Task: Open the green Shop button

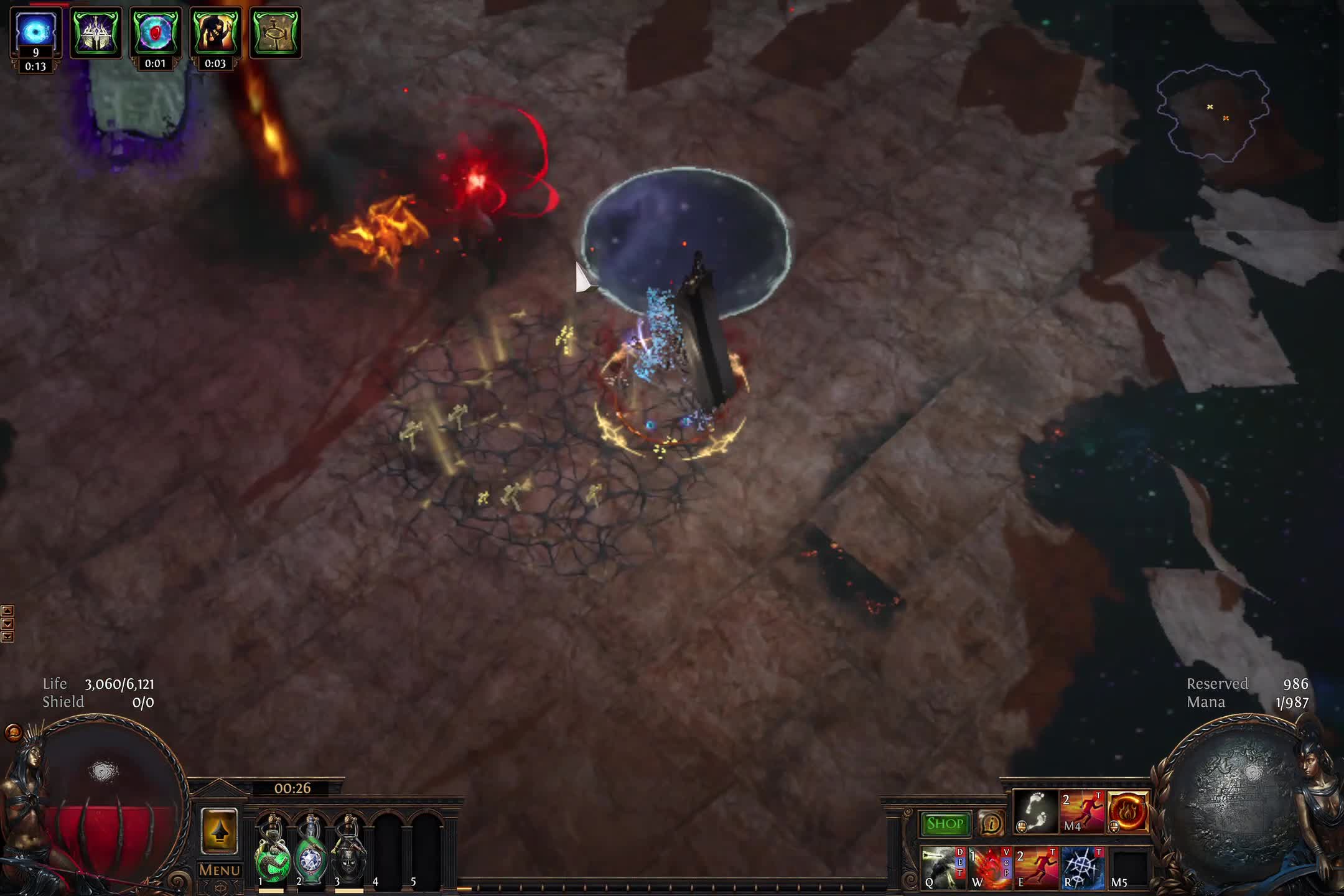Action: click(945, 824)
